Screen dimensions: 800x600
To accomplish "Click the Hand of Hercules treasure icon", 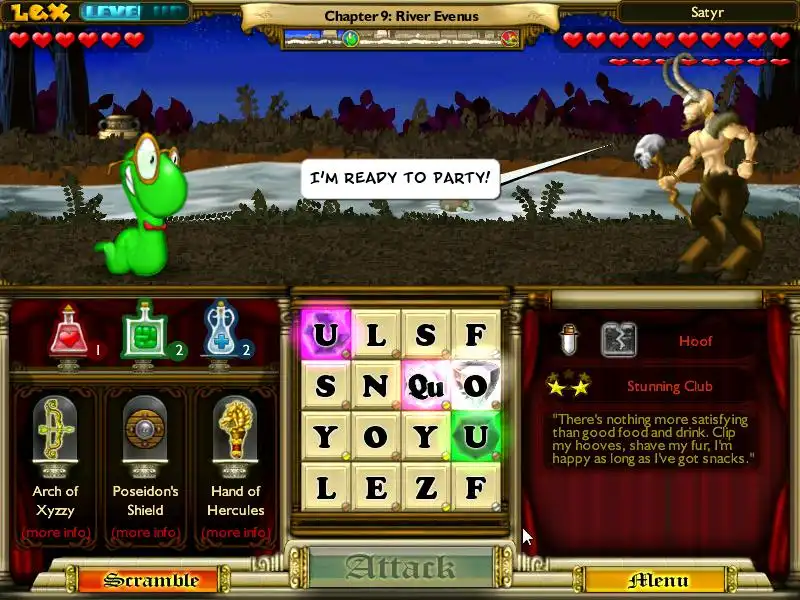I will point(235,432).
